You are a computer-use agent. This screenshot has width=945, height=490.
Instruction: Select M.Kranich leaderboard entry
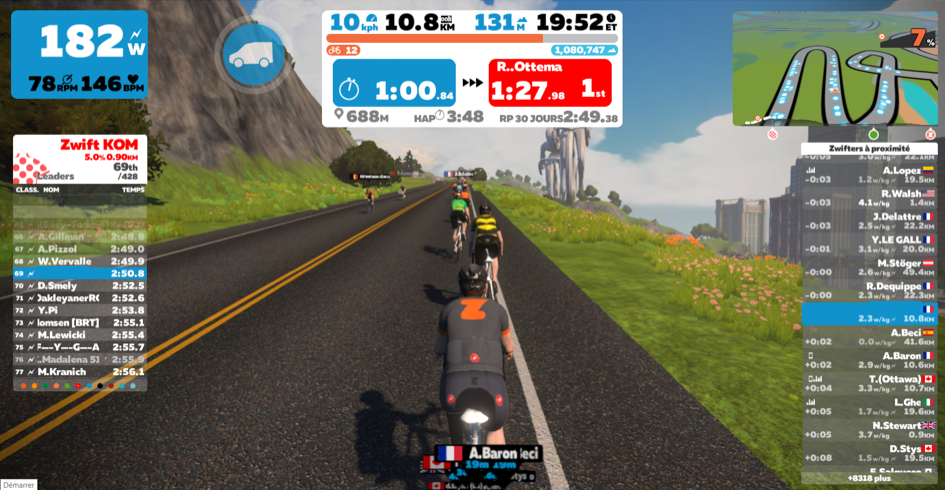tap(80, 372)
